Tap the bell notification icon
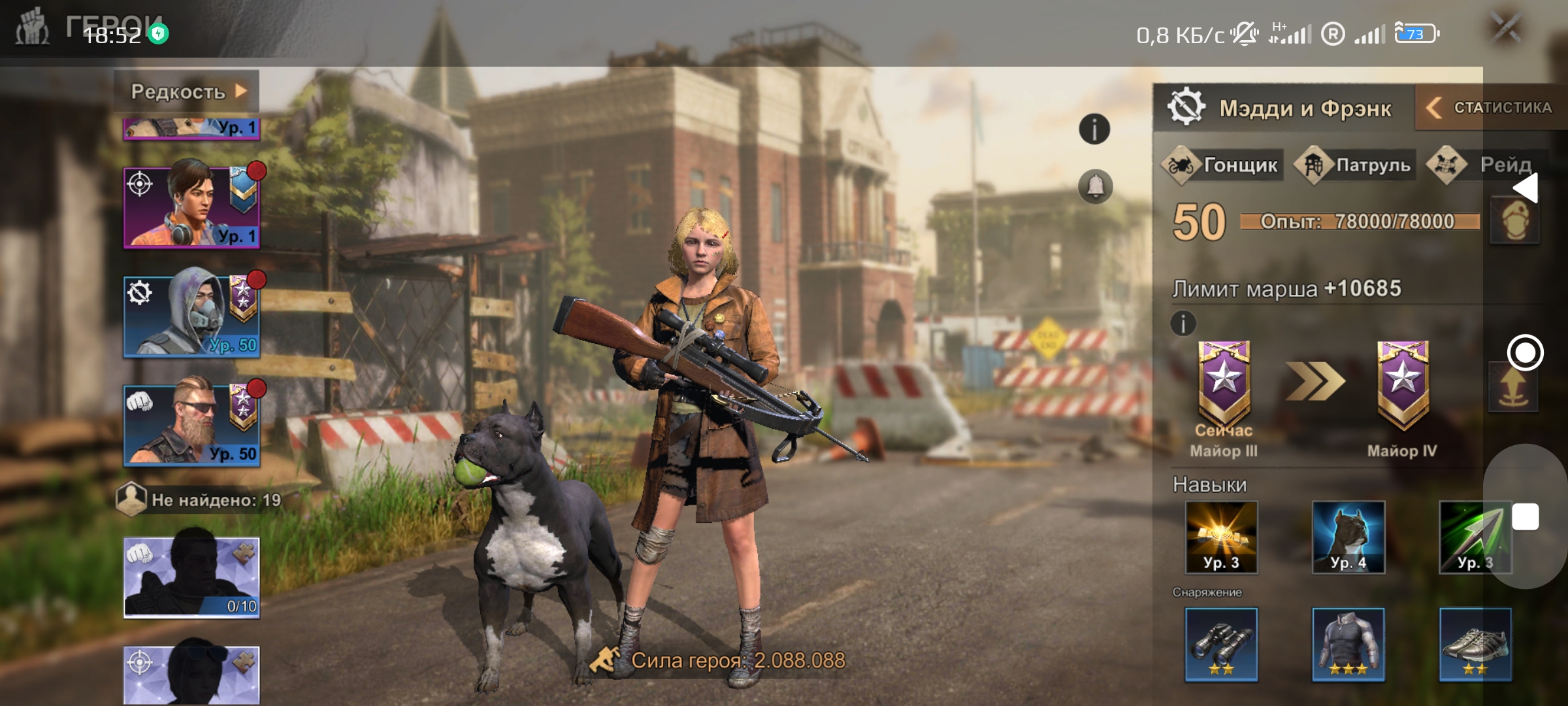1568x706 pixels. 1095,187
